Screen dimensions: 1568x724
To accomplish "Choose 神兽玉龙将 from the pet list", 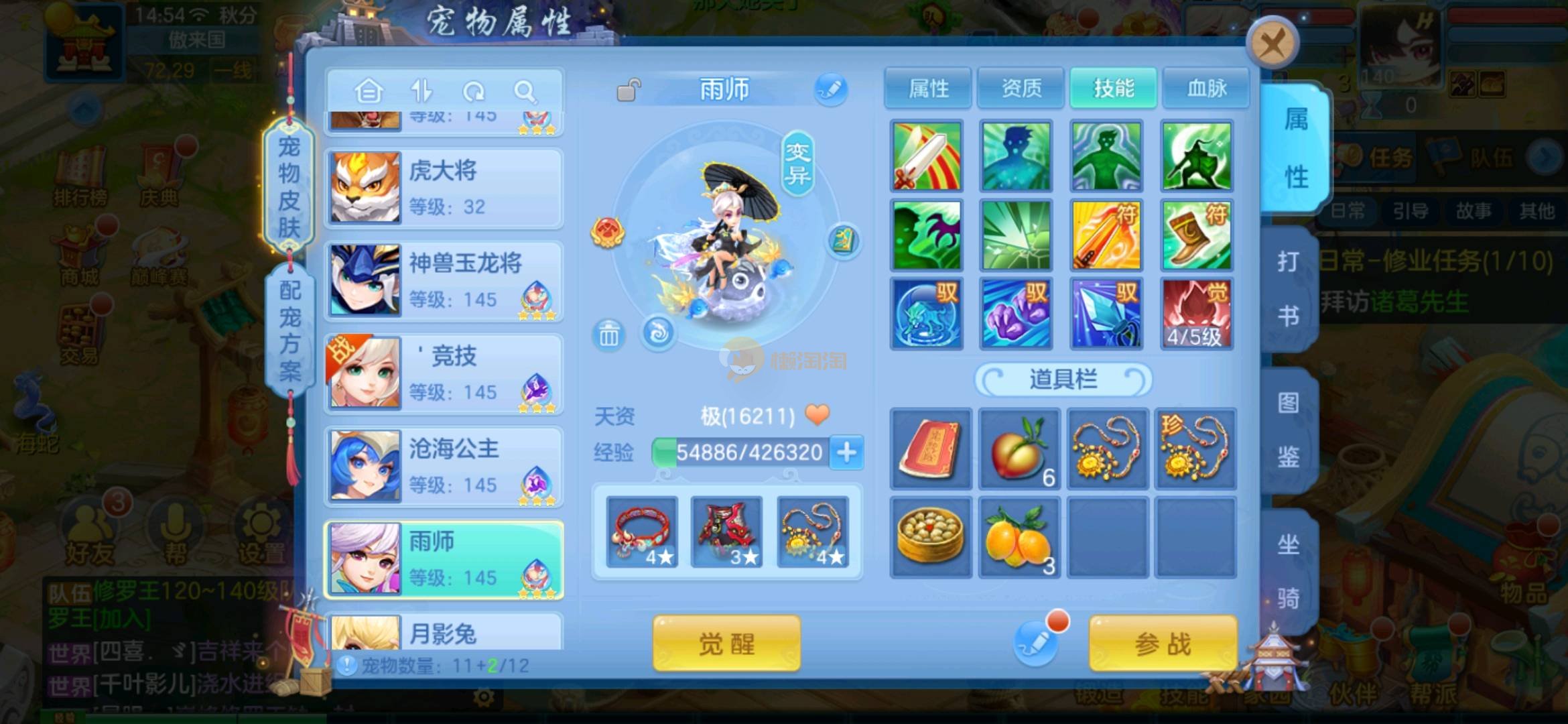I will click(x=444, y=280).
